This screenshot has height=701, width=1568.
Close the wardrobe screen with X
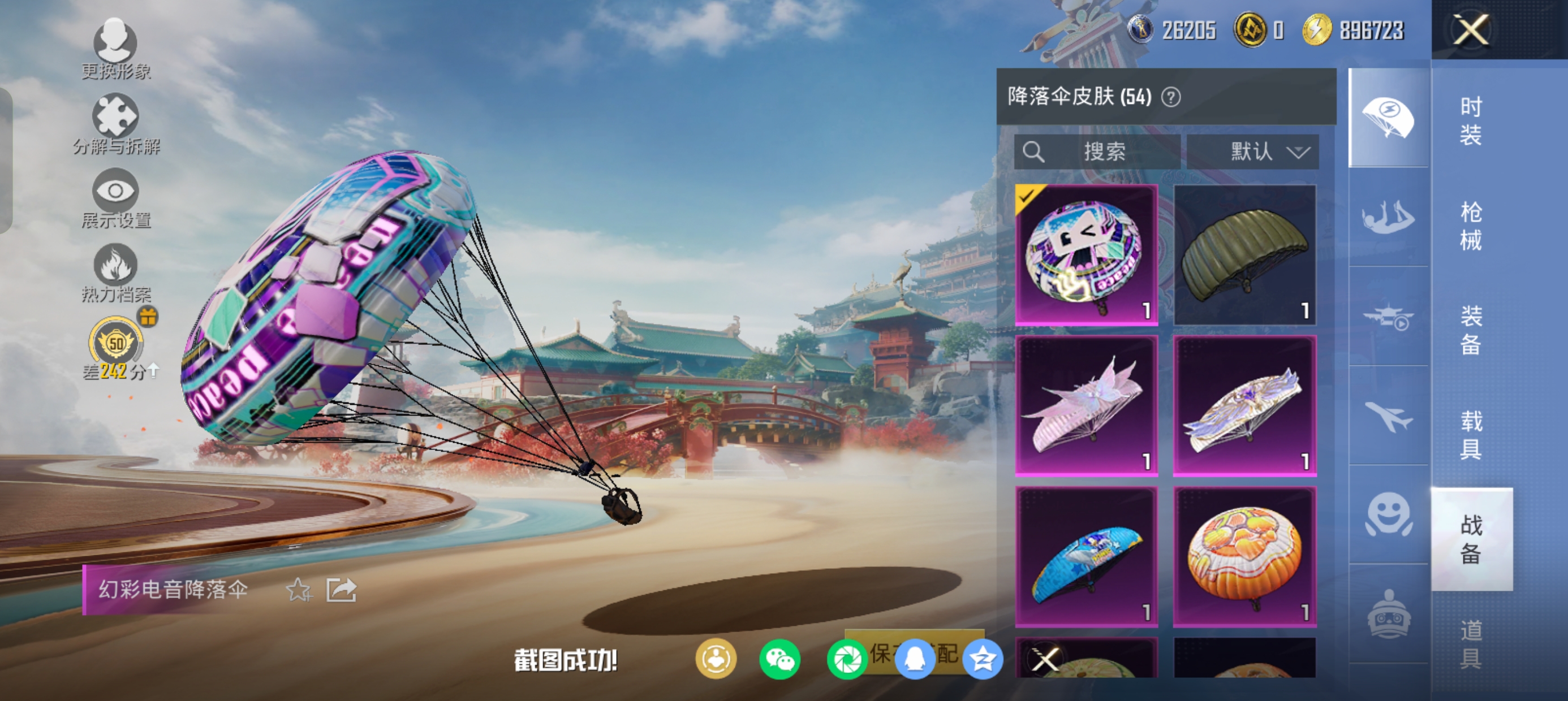tap(1471, 29)
